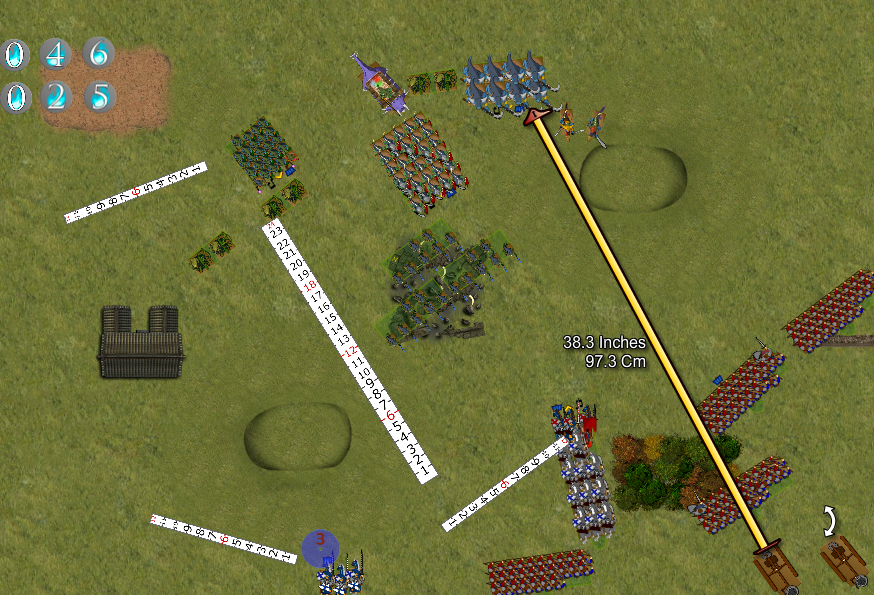This screenshot has height=595, width=874.
Task: Click the flame counter showing 4
Action: click(56, 53)
